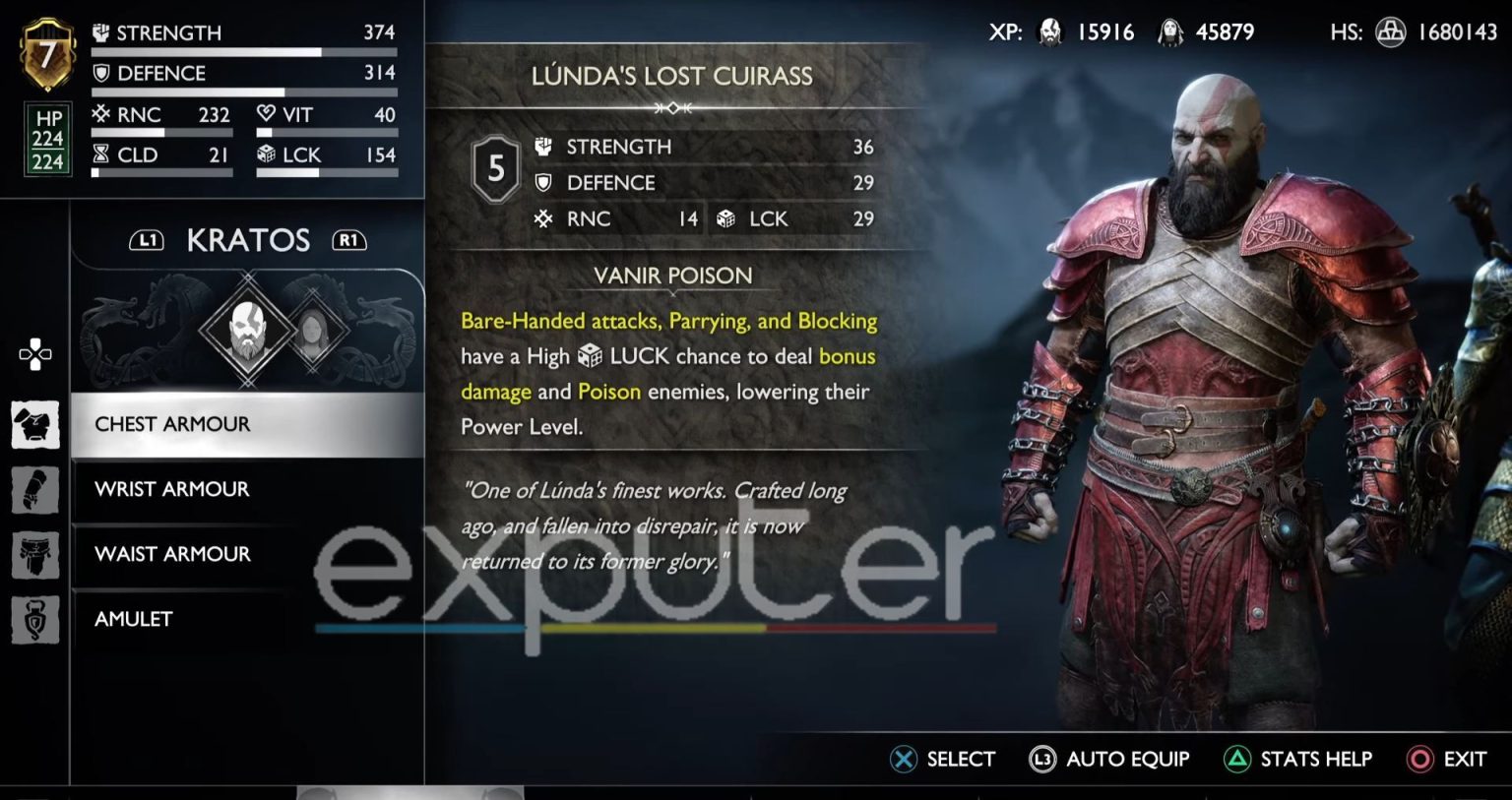Switch tabs using the R1 indicator

pos(349,239)
